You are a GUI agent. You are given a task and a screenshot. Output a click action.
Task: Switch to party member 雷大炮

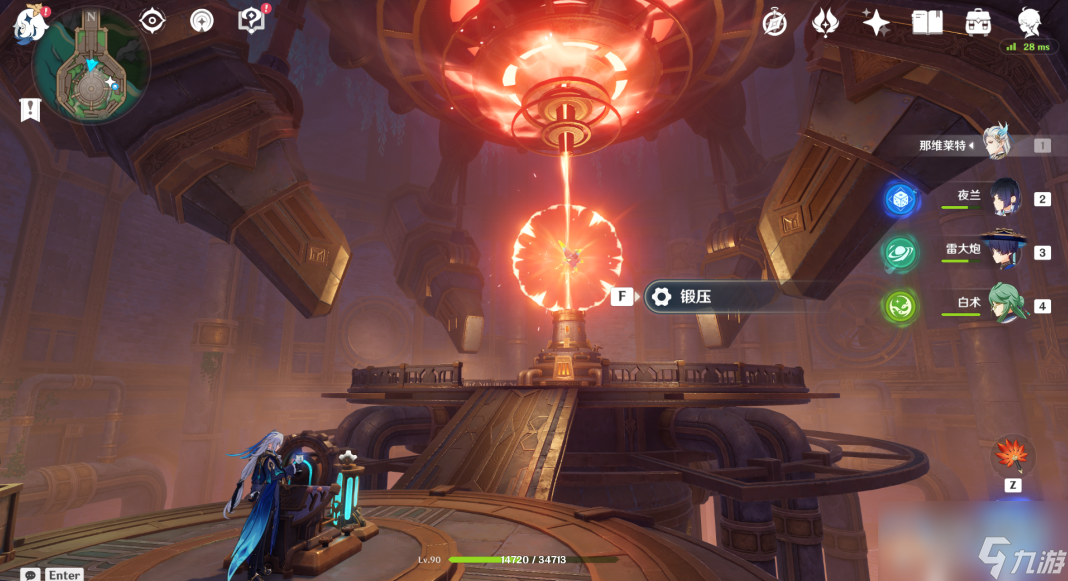1004,251
